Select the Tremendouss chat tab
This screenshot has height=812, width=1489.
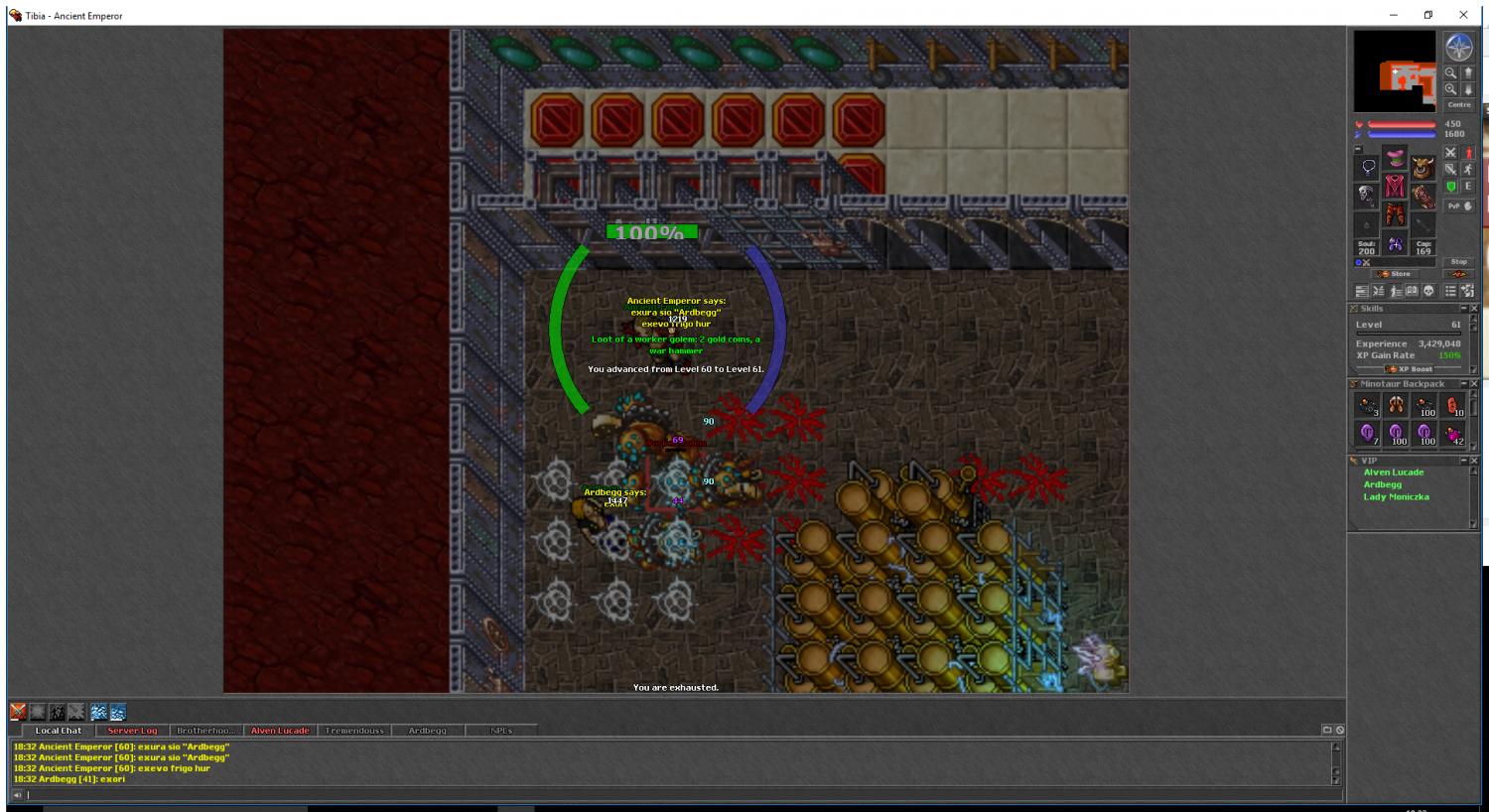pyautogui.click(x=354, y=731)
